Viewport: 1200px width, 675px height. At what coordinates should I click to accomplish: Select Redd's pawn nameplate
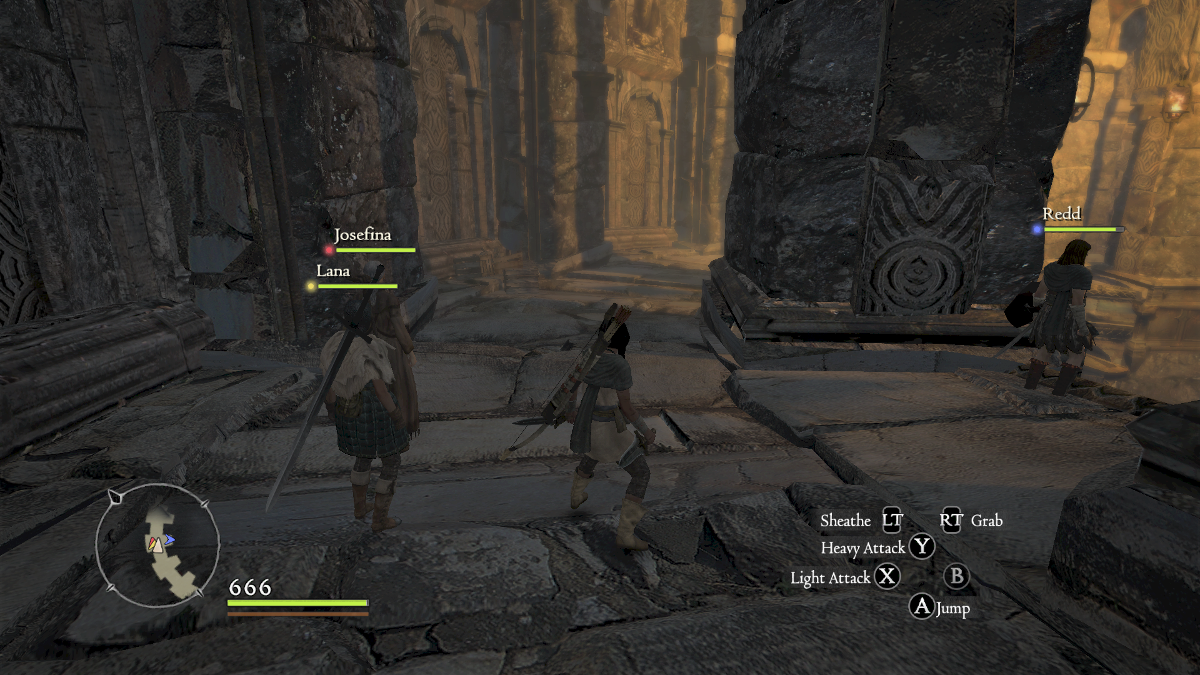[1061, 214]
